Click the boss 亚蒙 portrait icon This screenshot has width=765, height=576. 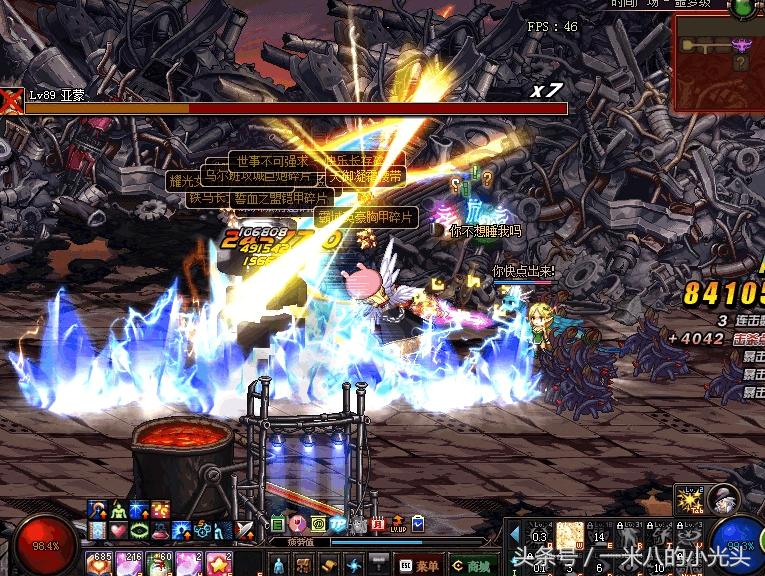pos(11,100)
